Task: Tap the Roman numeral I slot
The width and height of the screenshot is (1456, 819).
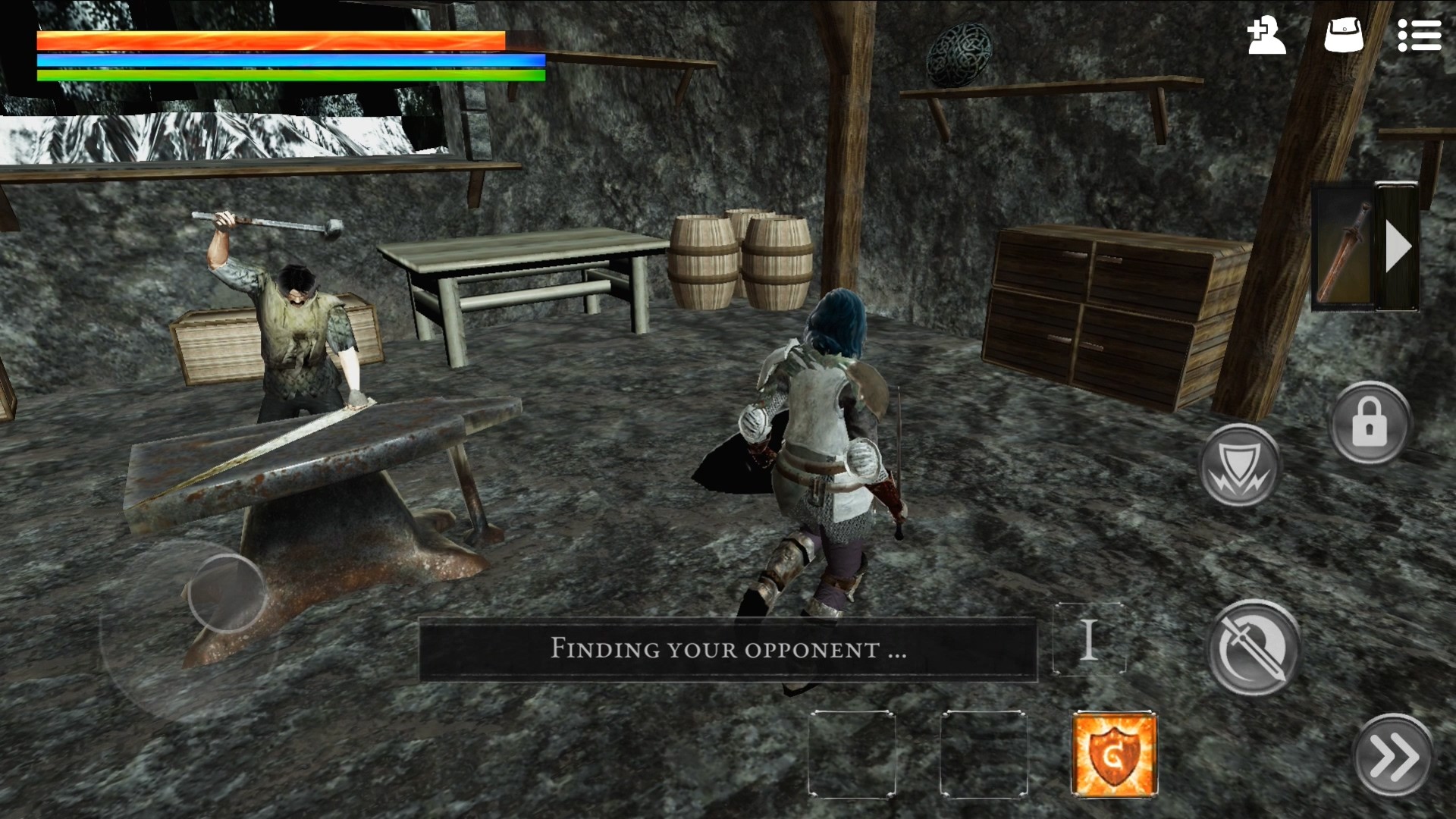Action: 1089,639
